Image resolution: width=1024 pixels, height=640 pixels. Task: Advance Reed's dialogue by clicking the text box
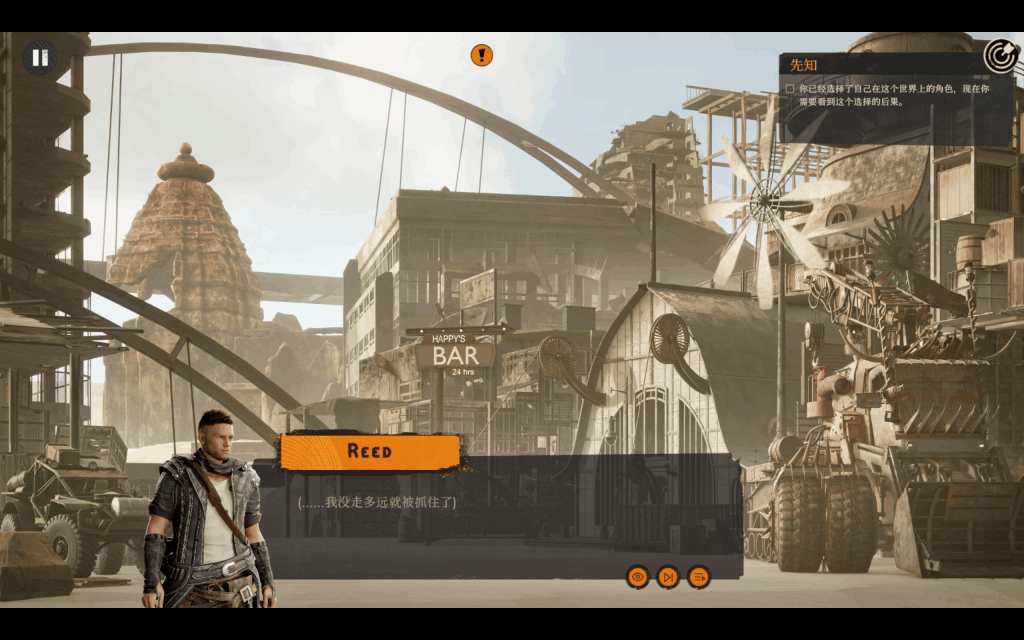500,510
